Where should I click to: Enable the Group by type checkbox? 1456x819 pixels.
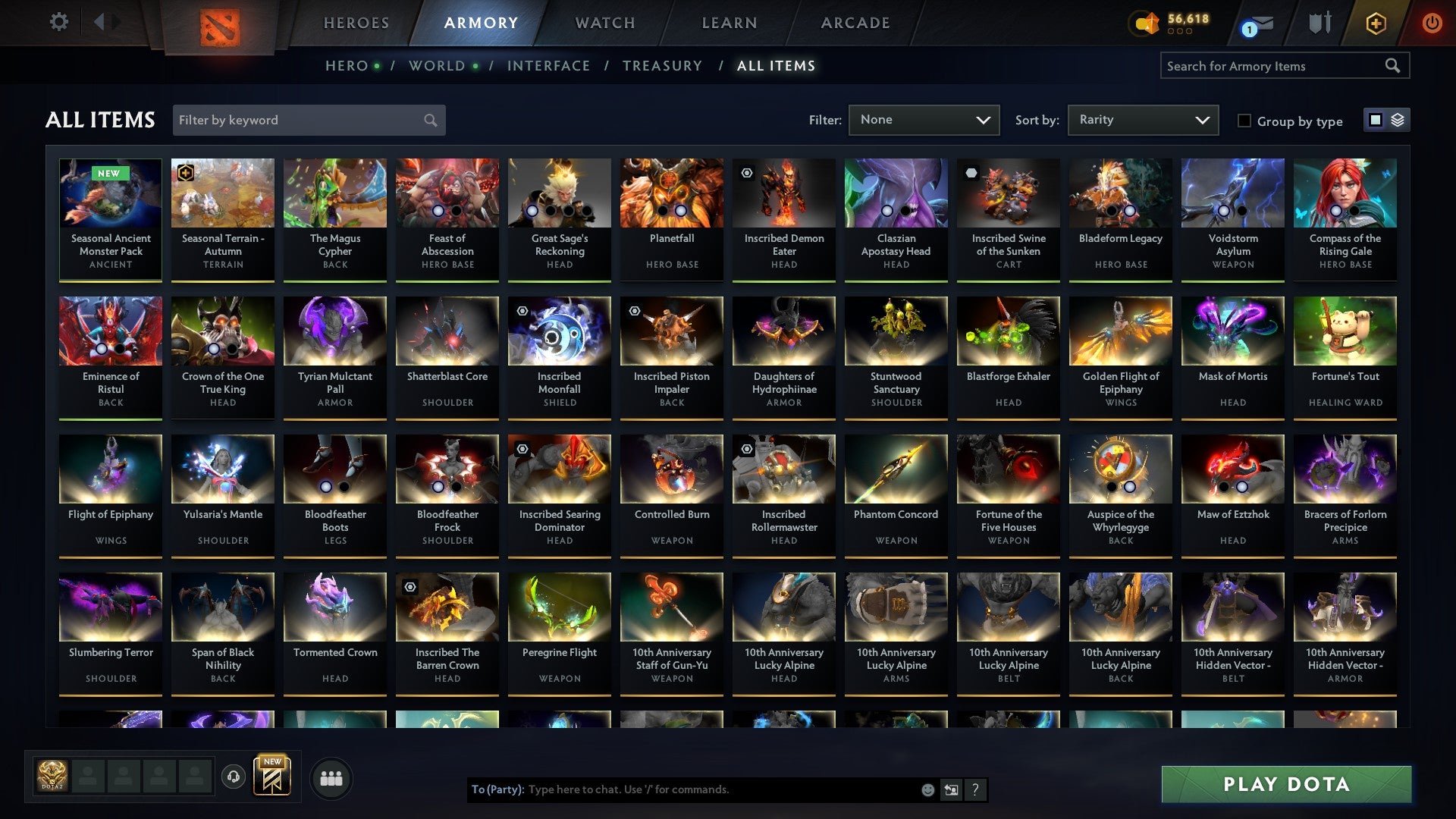pos(1243,121)
